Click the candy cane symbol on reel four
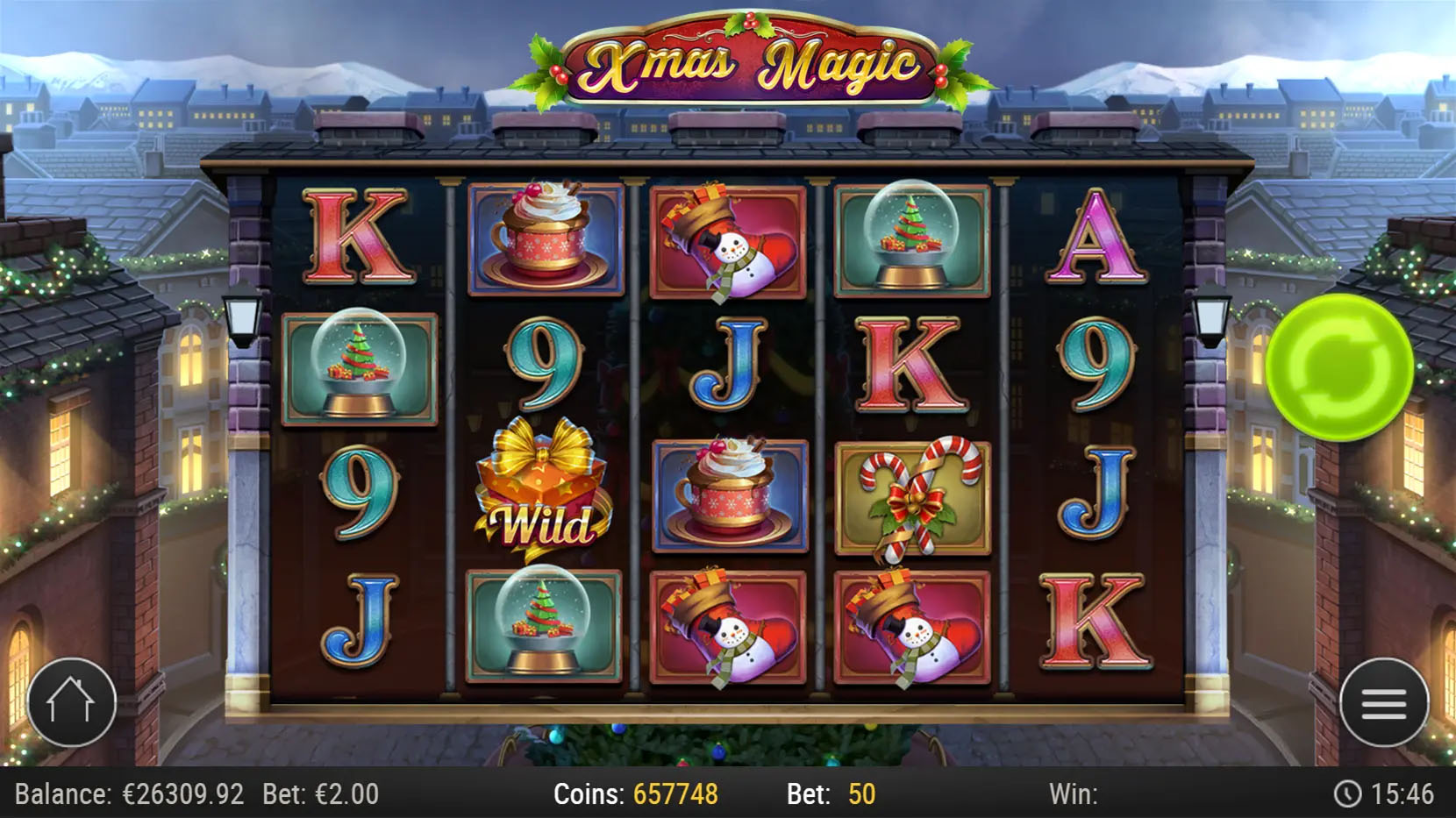1456x818 pixels. 912,495
